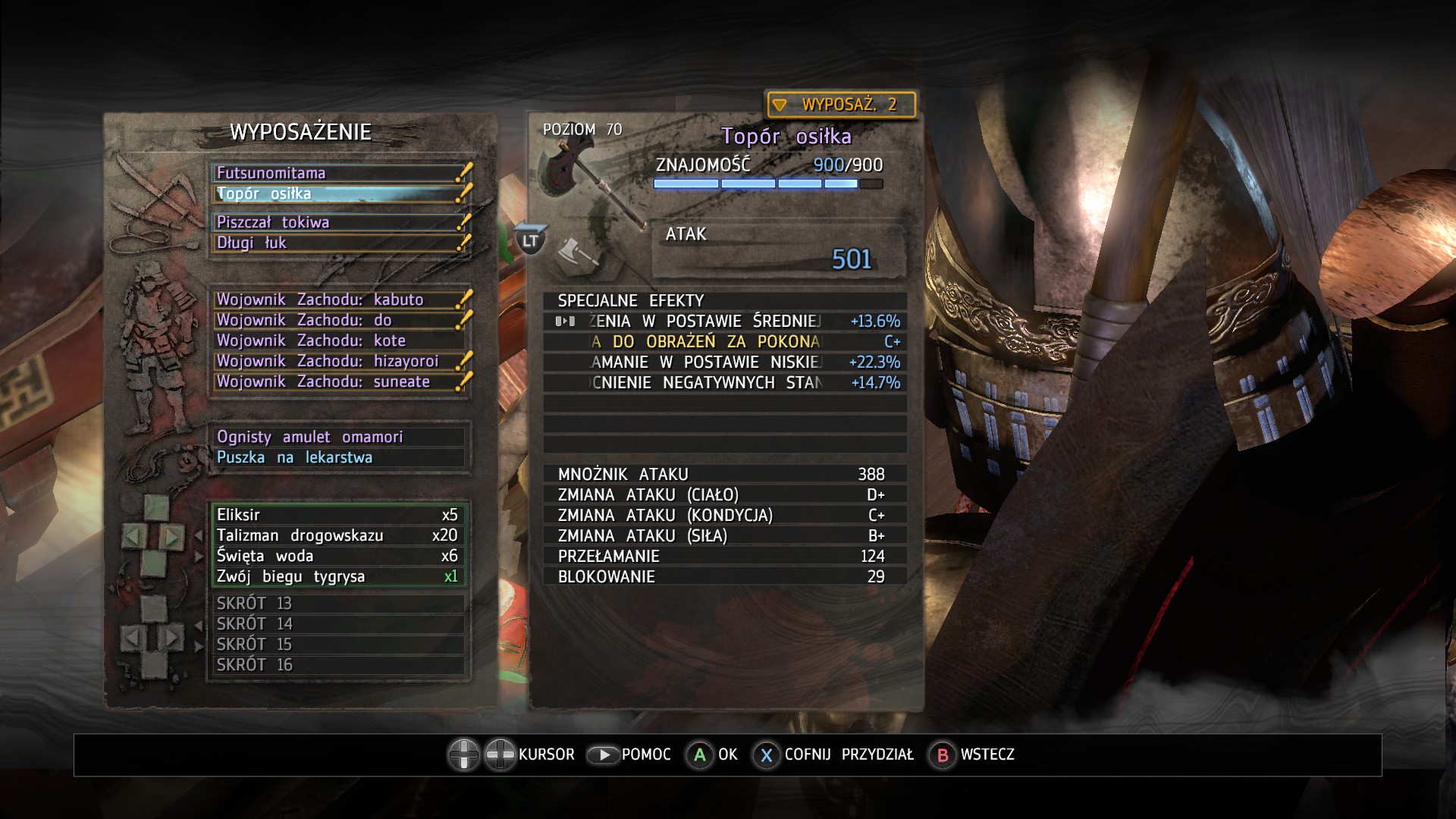Choose the Talizman drogowskazu shortcut
Image resolution: width=1456 pixels, height=819 pixels.
(338, 535)
